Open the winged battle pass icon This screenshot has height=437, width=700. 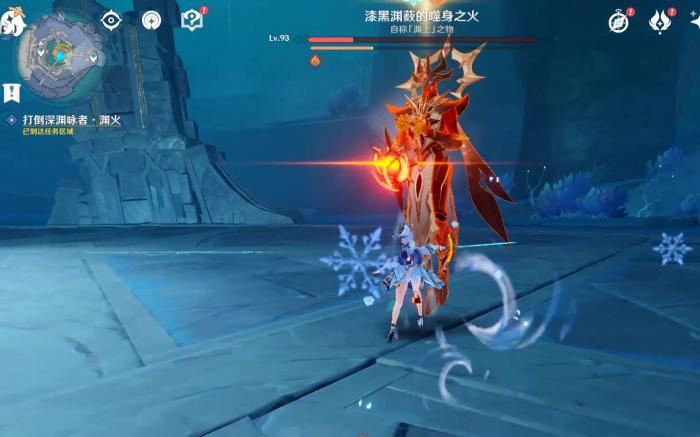click(x=659, y=21)
